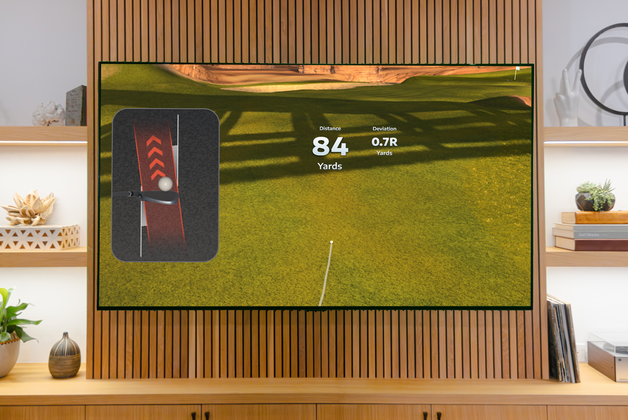
Task: Open the club path swing panel
Action: [x=165, y=185]
